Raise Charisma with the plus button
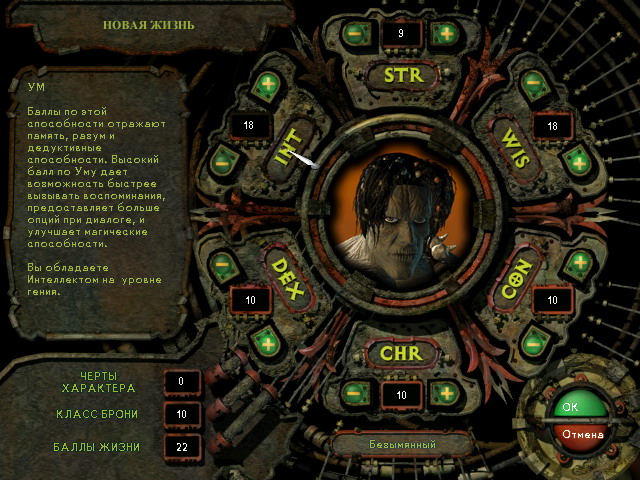The height and width of the screenshot is (480, 640). point(444,393)
